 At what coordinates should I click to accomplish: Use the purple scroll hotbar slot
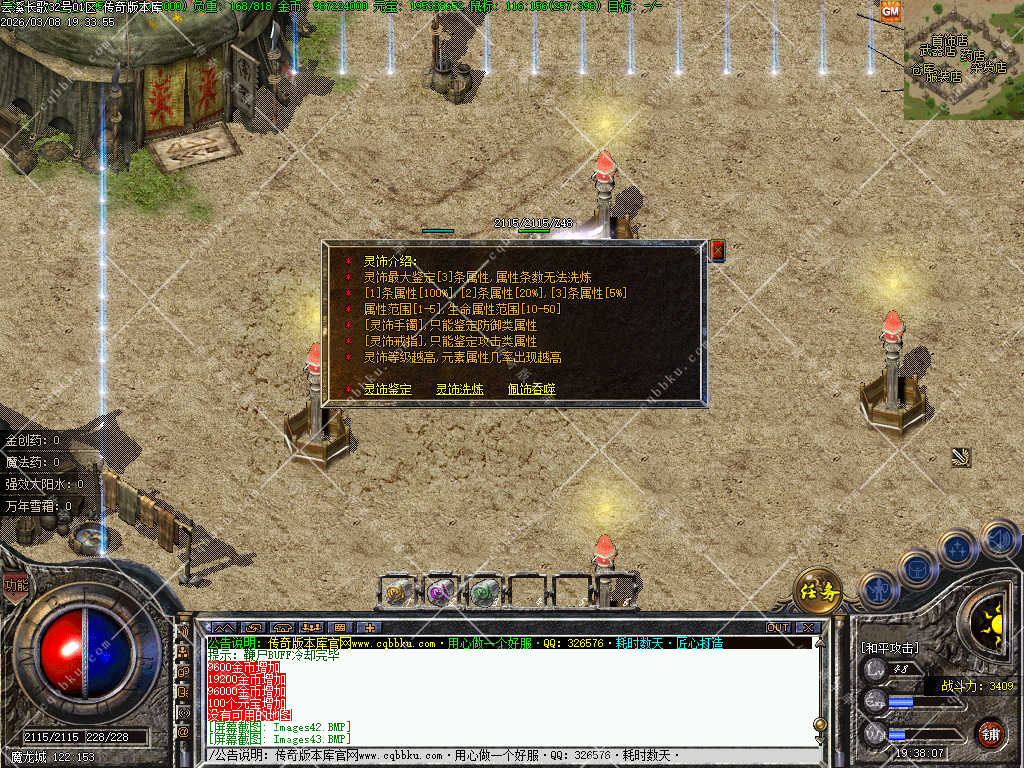point(441,591)
